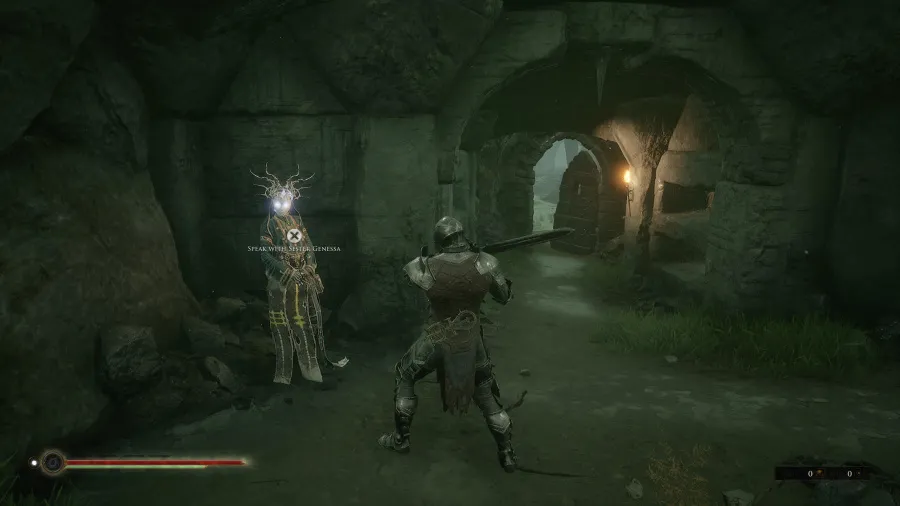The height and width of the screenshot is (506, 900).
Task: Click the circular shell emblem beside the health bar
Action: coord(52,463)
